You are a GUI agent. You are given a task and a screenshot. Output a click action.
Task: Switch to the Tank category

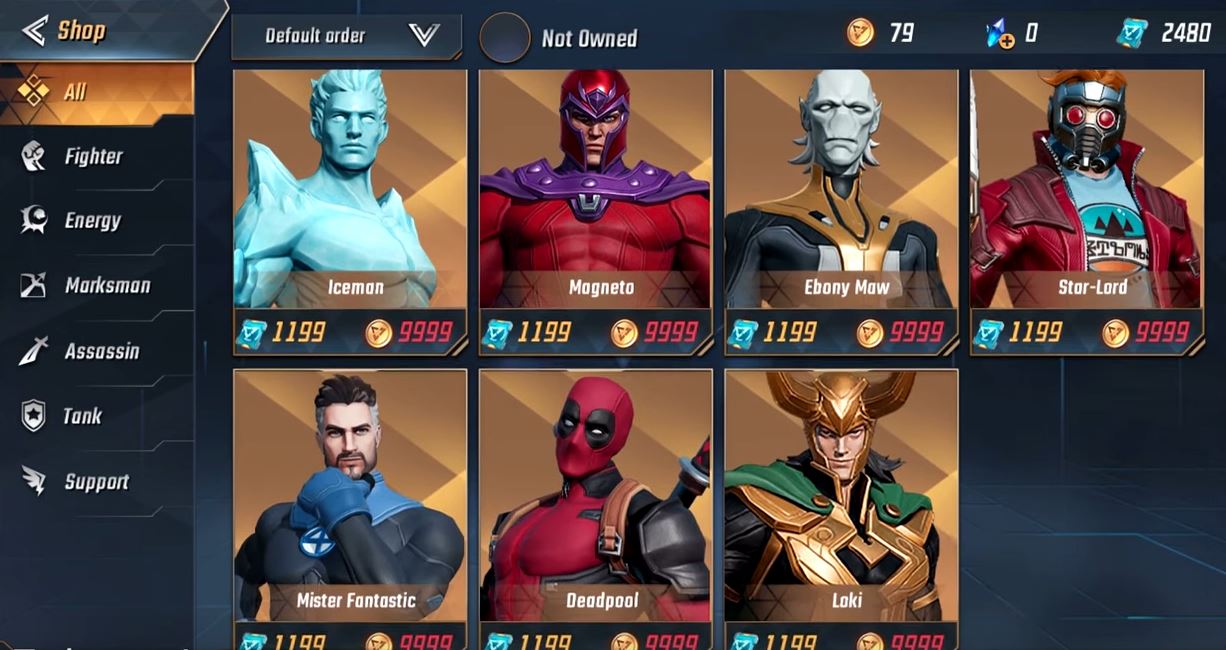pos(82,416)
